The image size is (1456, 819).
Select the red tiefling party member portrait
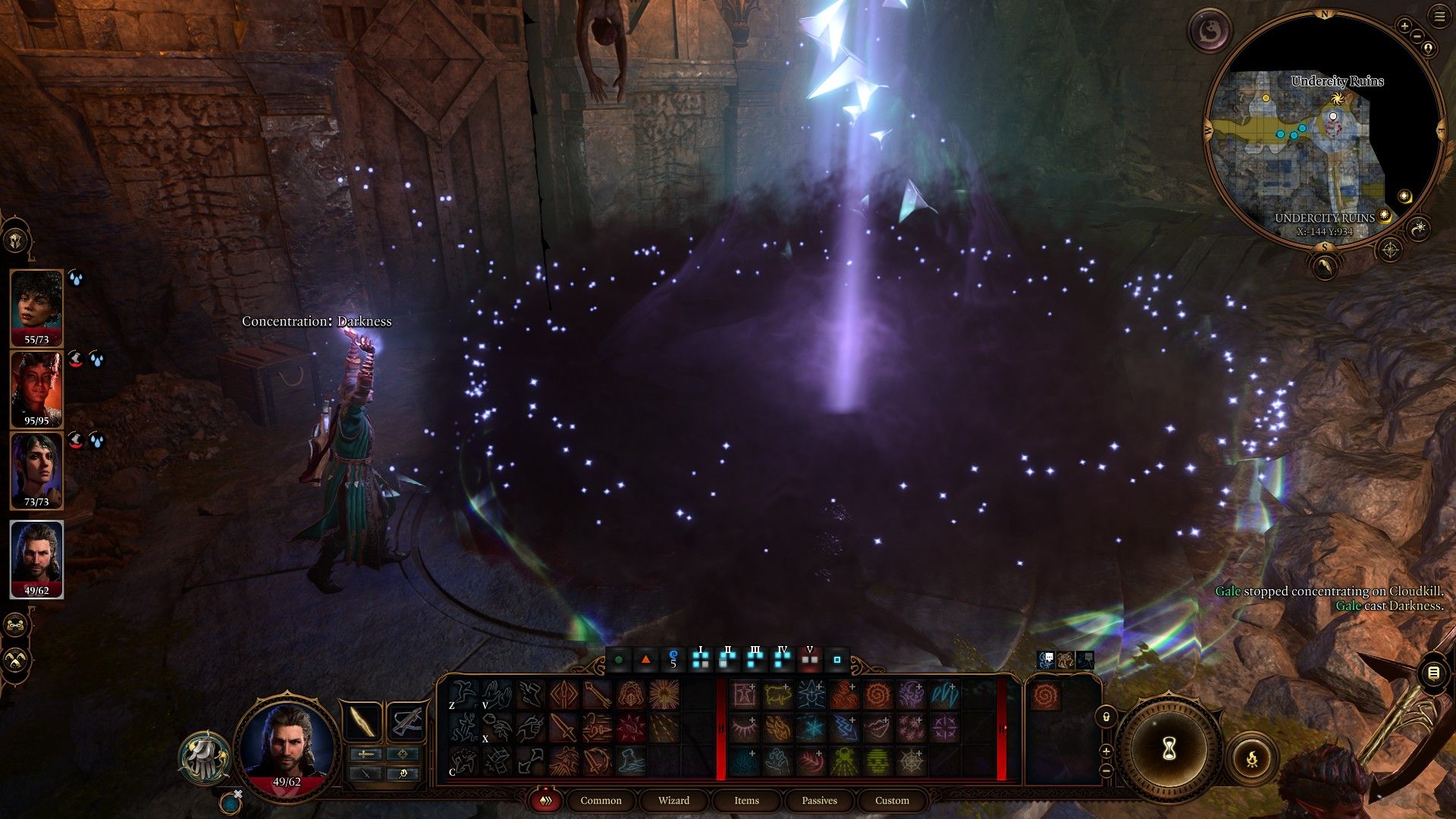point(36,387)
